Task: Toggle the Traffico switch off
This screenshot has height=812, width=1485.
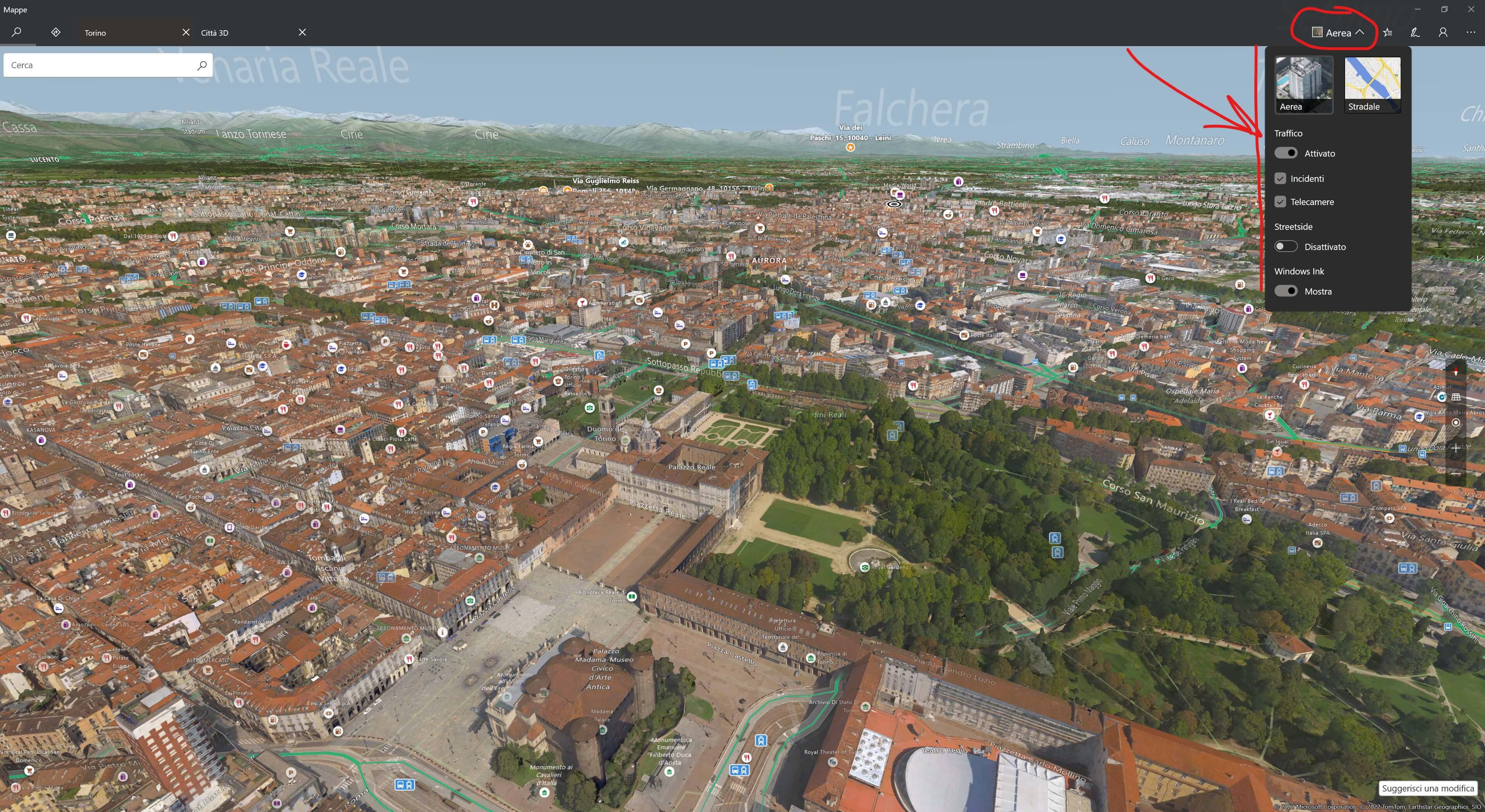Action: (1285, 153)
